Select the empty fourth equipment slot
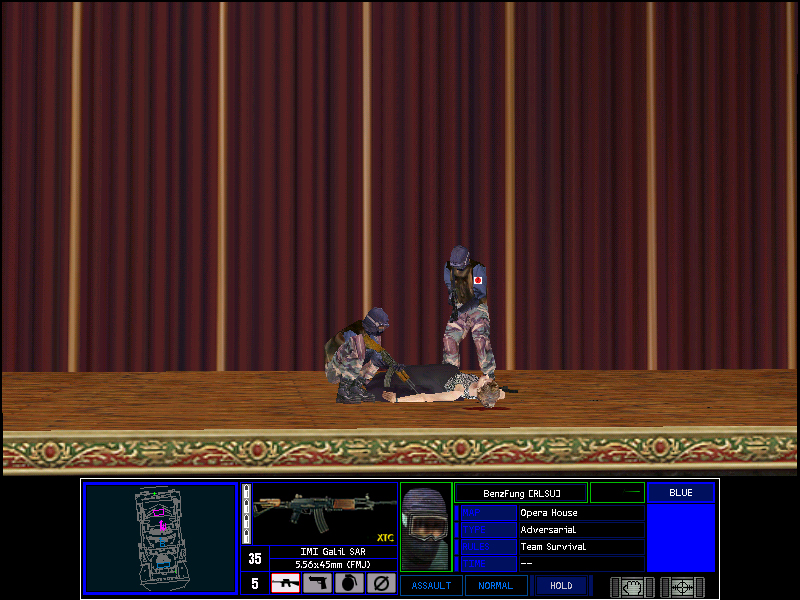This screenshot has height=600, width=800. point(380,583)
